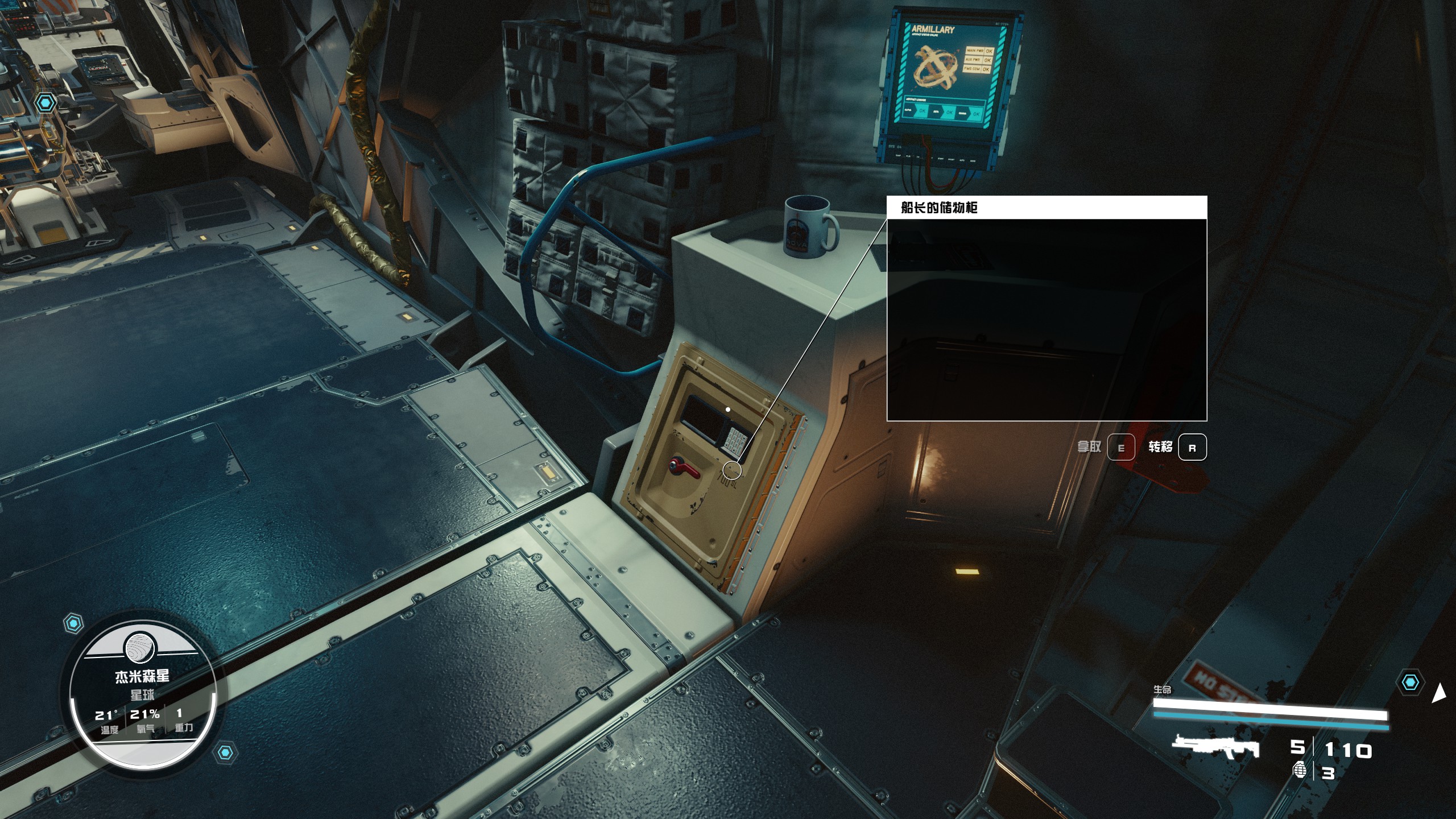Click the grenade icon beside the count
Screen dimensions: 1456x819
pyautogui.click(x=1300, y=770)
